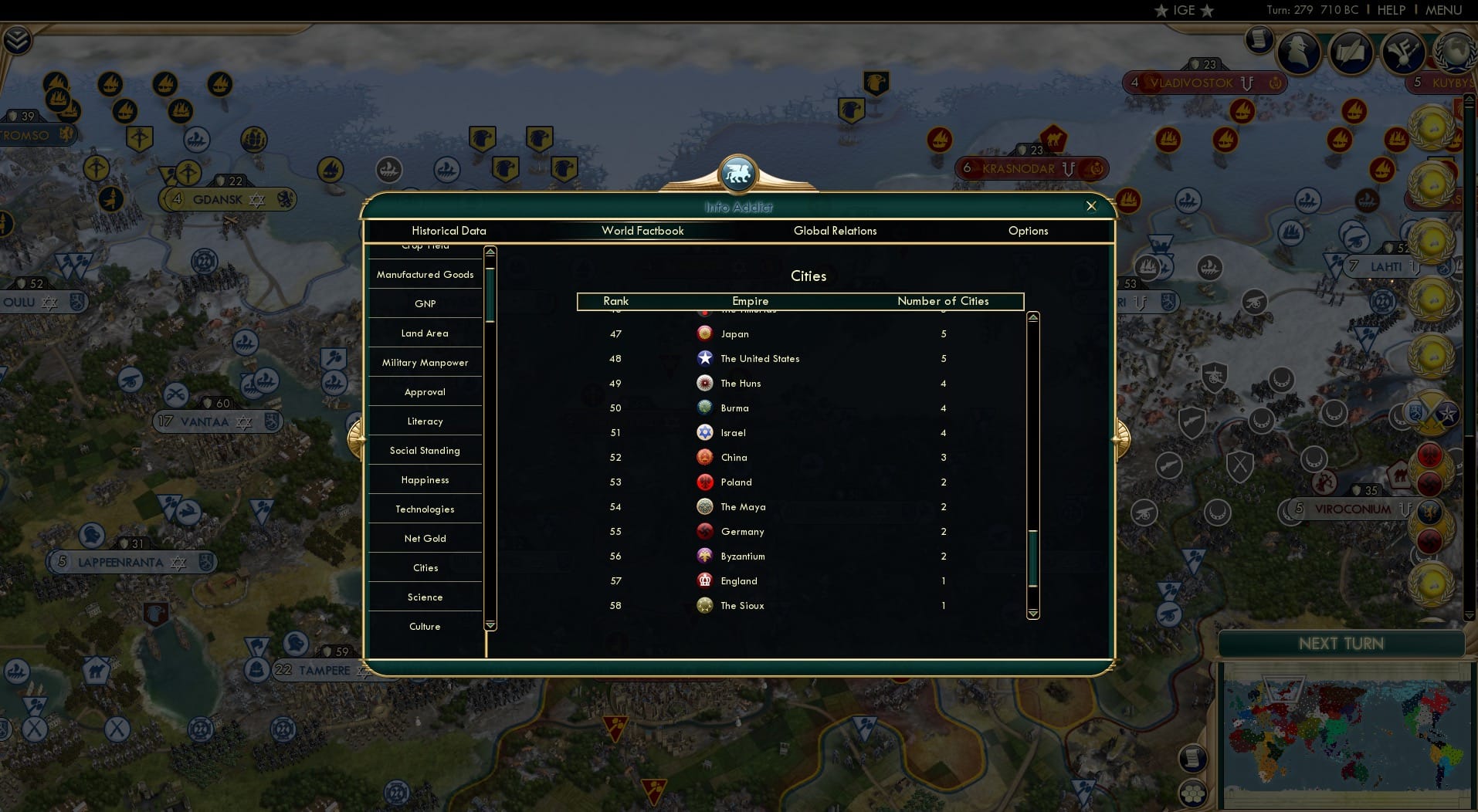This screenshot has width=1478, height=812.
Task: Open the Diplomacy overview scroll-and-quill icon
Action: coord(1352,52)
